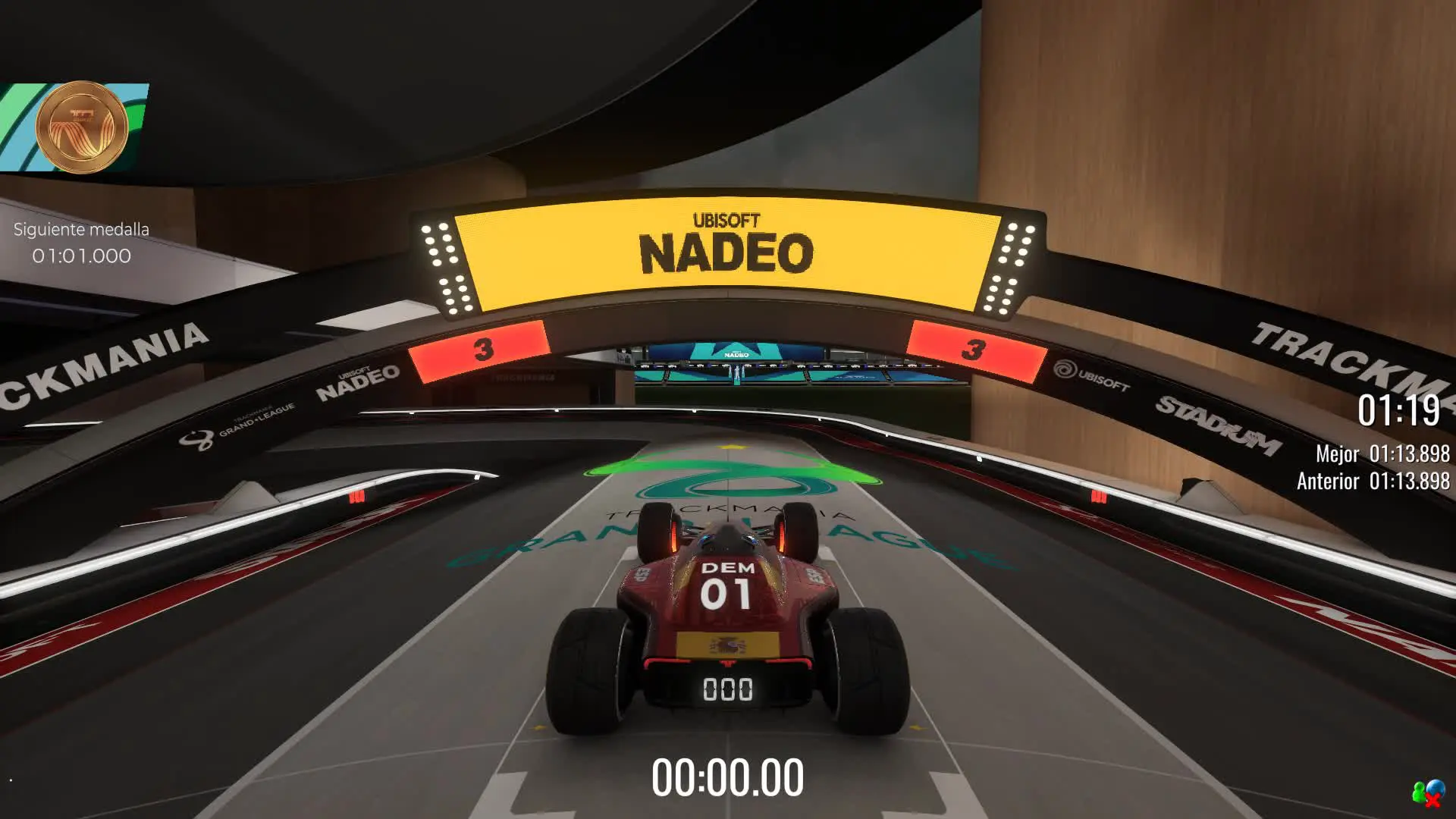Click the bronze medal icon
Image resolution: width=1456 pixels, height=819 pixels.
(81, 127)
